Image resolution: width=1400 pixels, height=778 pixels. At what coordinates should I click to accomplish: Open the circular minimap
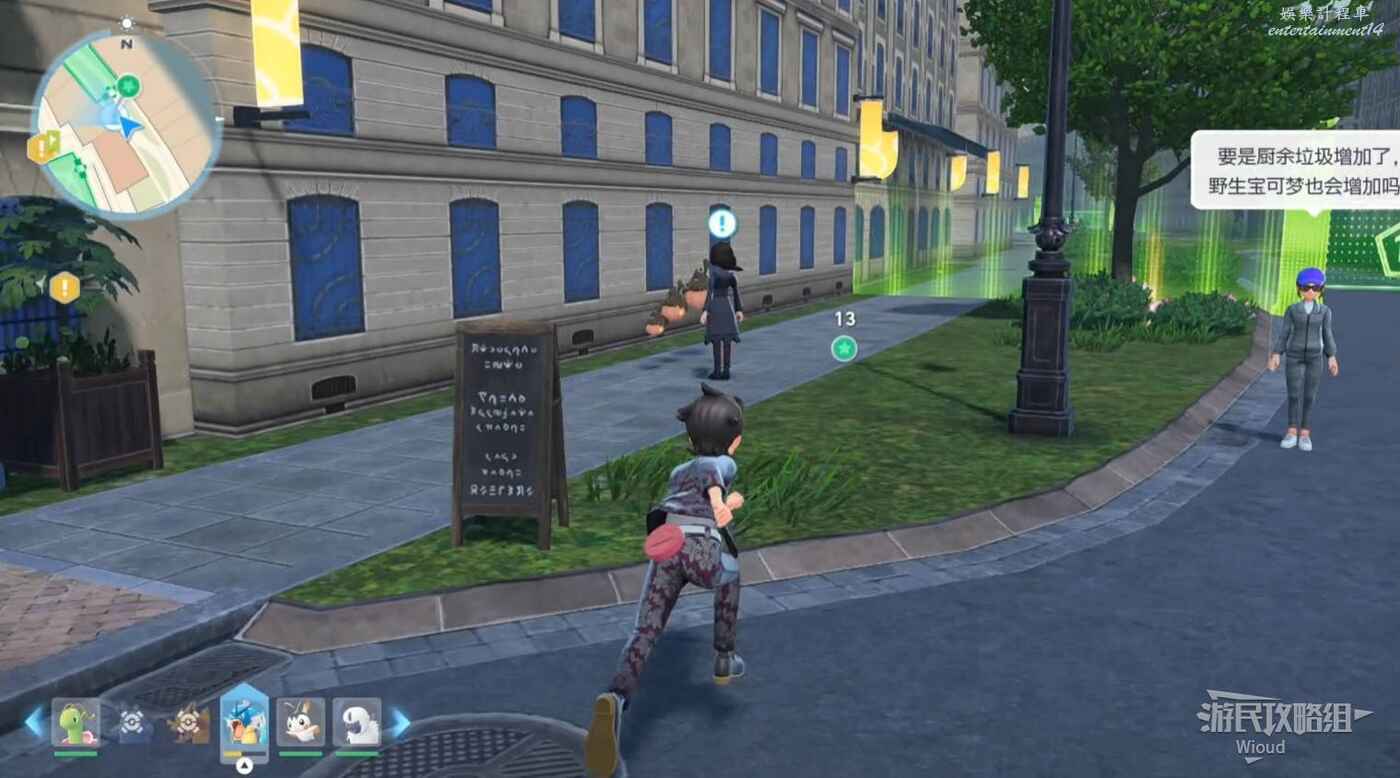click(x=125, y=125)
